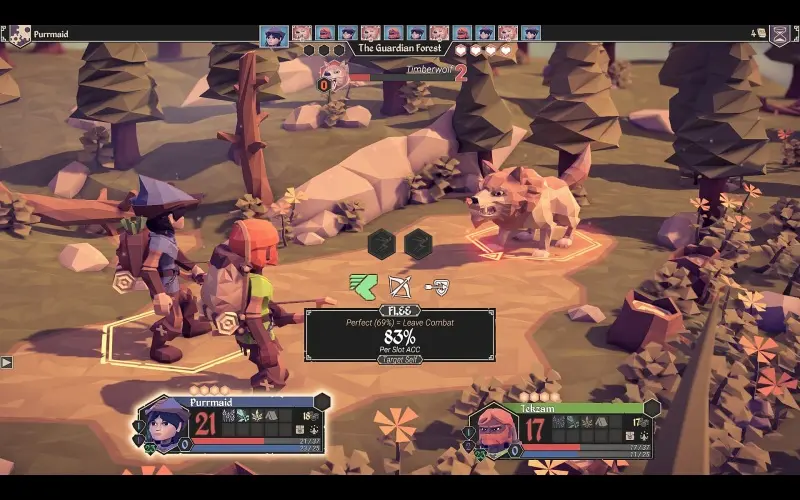The width and height of the screenshot is (800, 500).
Task: Open the emblem menu beside the Purrmaid name
Action: click(18, 35)
